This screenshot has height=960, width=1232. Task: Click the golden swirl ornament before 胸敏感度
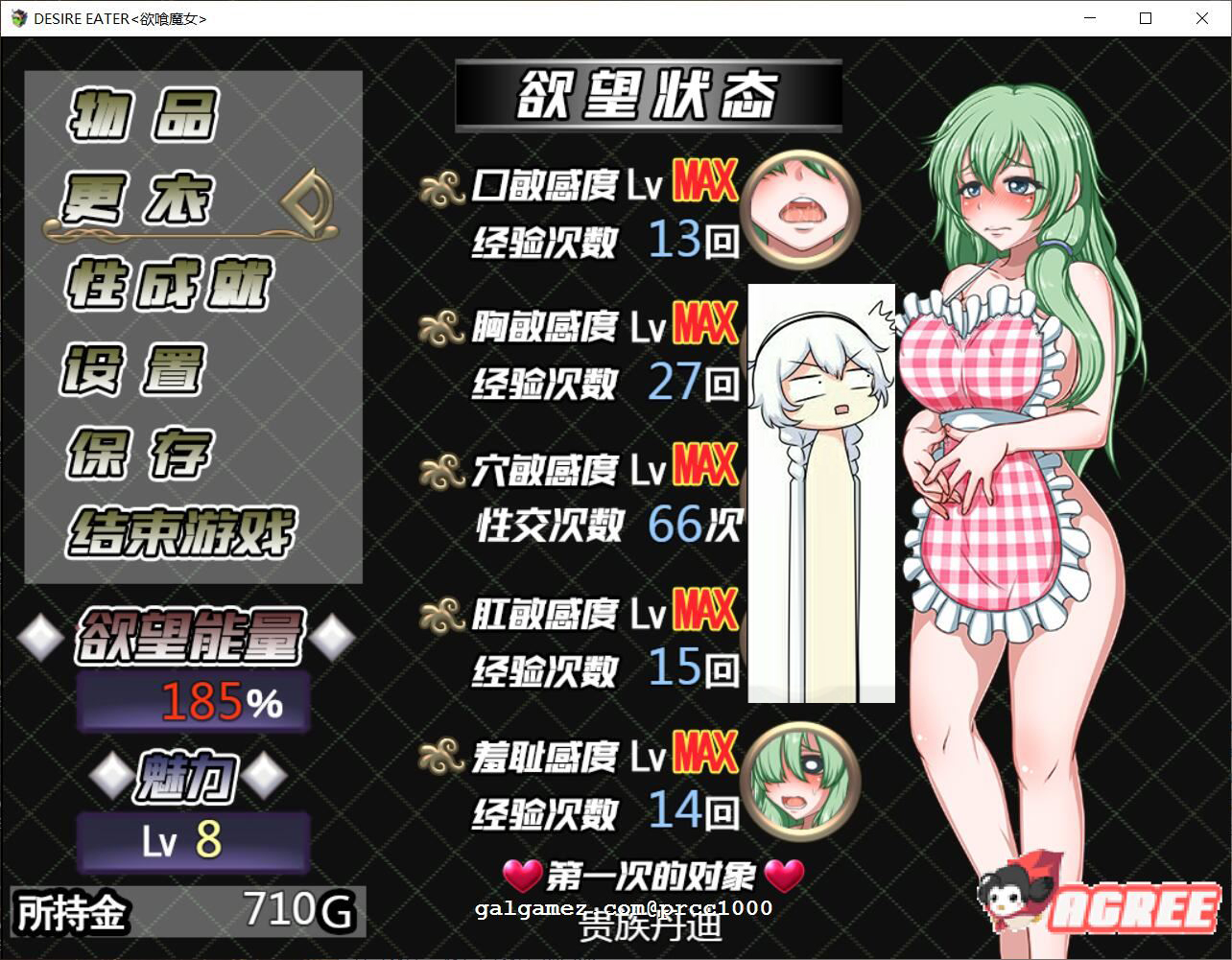[442, 326]
